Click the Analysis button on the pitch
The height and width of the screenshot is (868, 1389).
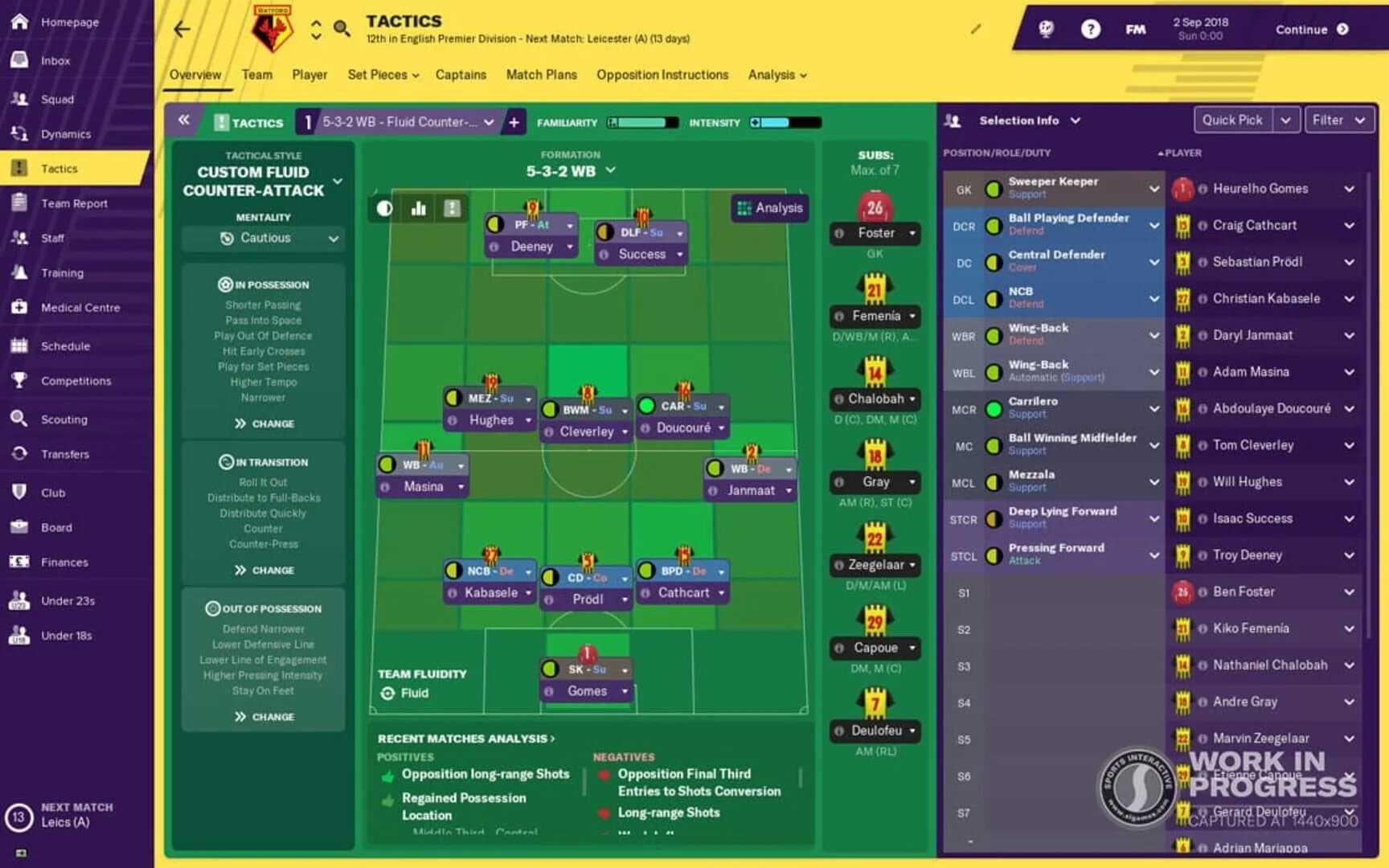[768, 207]
